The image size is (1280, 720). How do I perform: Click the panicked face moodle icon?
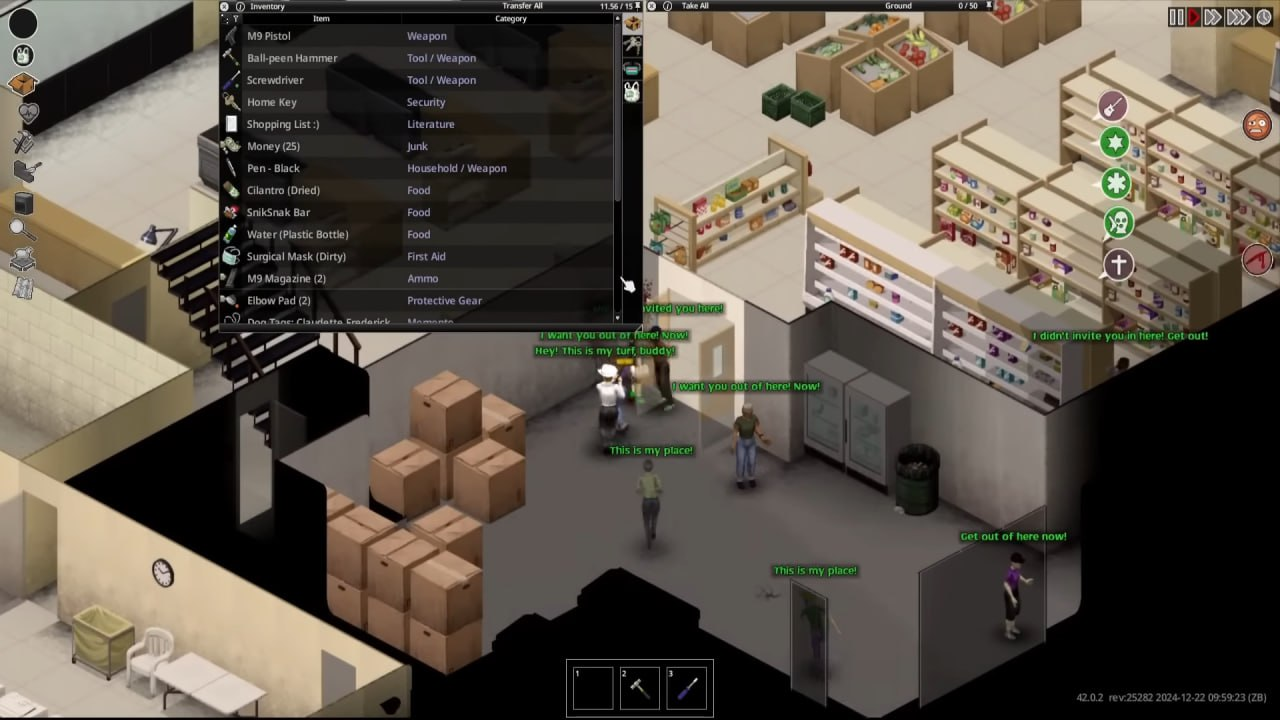pos(1257,126)
